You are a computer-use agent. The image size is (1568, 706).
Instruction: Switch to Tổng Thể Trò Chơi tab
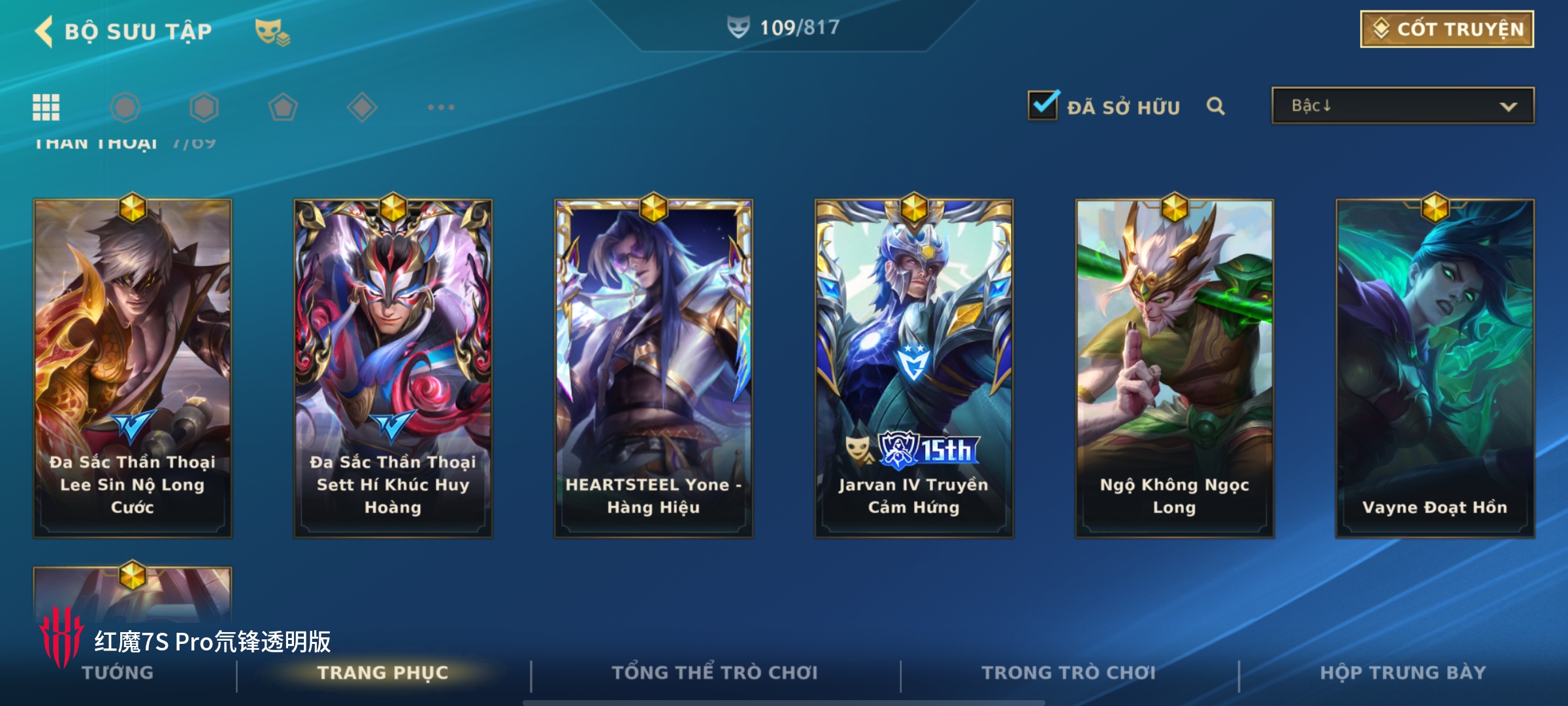pyautogui.click(x=714, y=673)
